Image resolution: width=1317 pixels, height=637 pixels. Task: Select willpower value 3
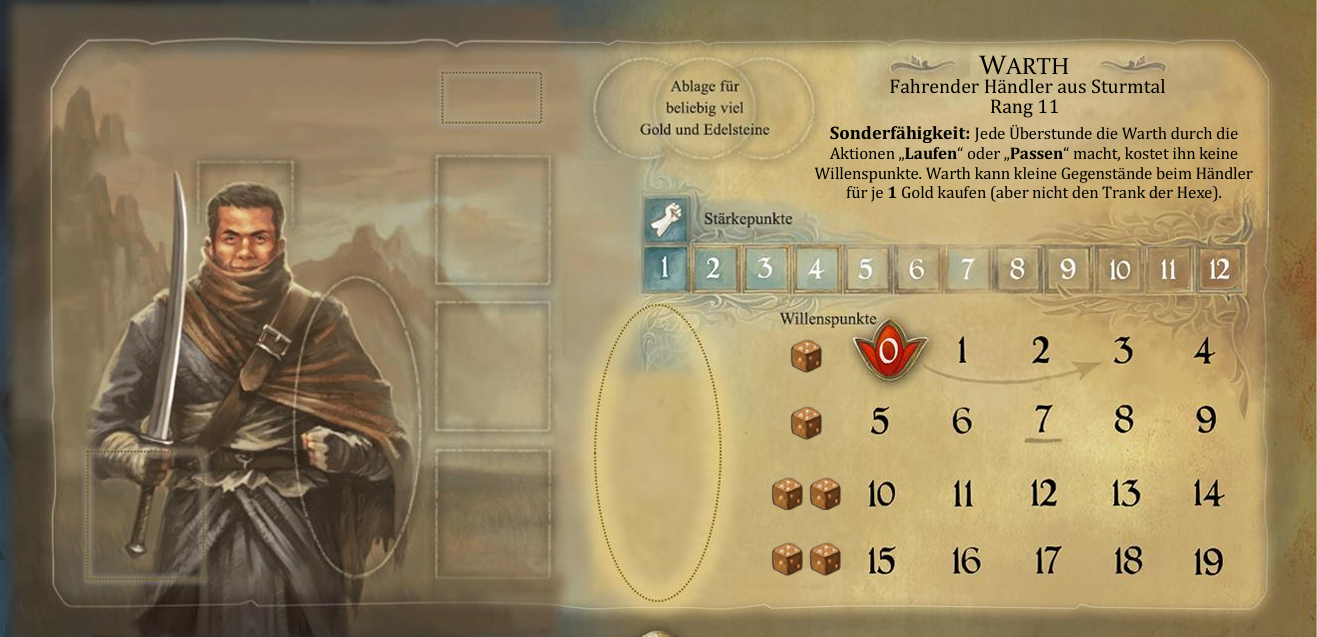click(1123, 351)
